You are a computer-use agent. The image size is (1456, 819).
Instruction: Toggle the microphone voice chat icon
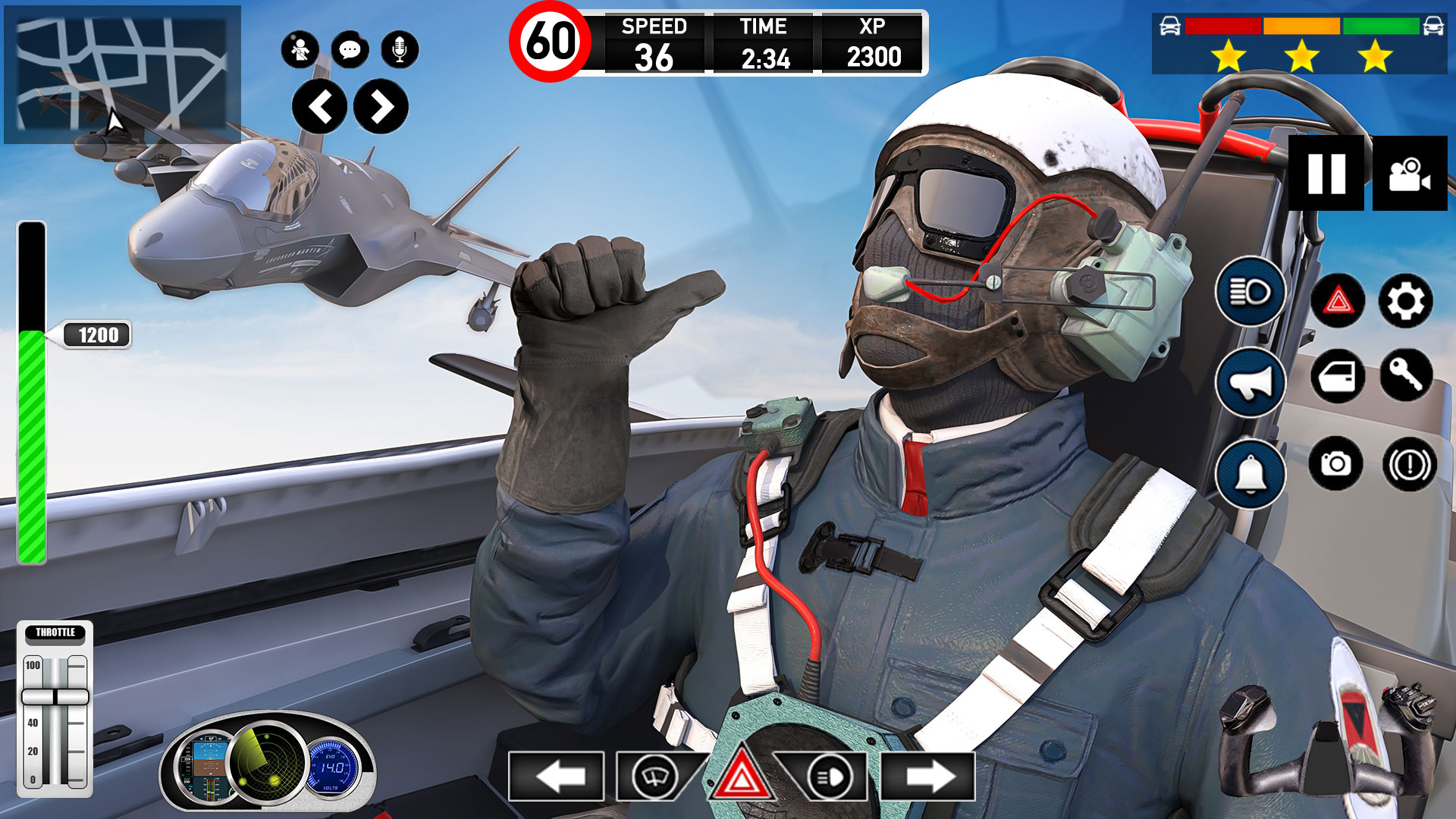point(397,48)
